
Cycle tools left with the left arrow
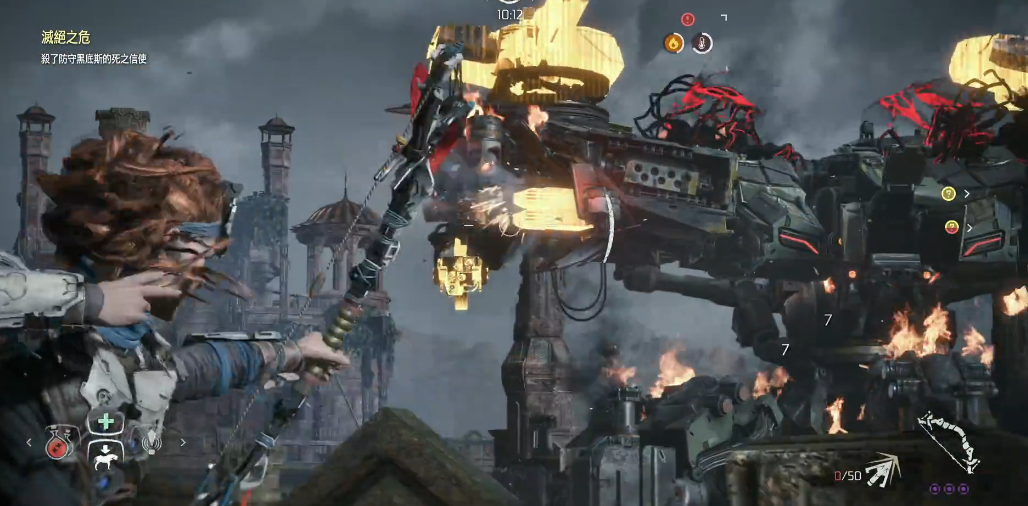[x=29, y=441]
